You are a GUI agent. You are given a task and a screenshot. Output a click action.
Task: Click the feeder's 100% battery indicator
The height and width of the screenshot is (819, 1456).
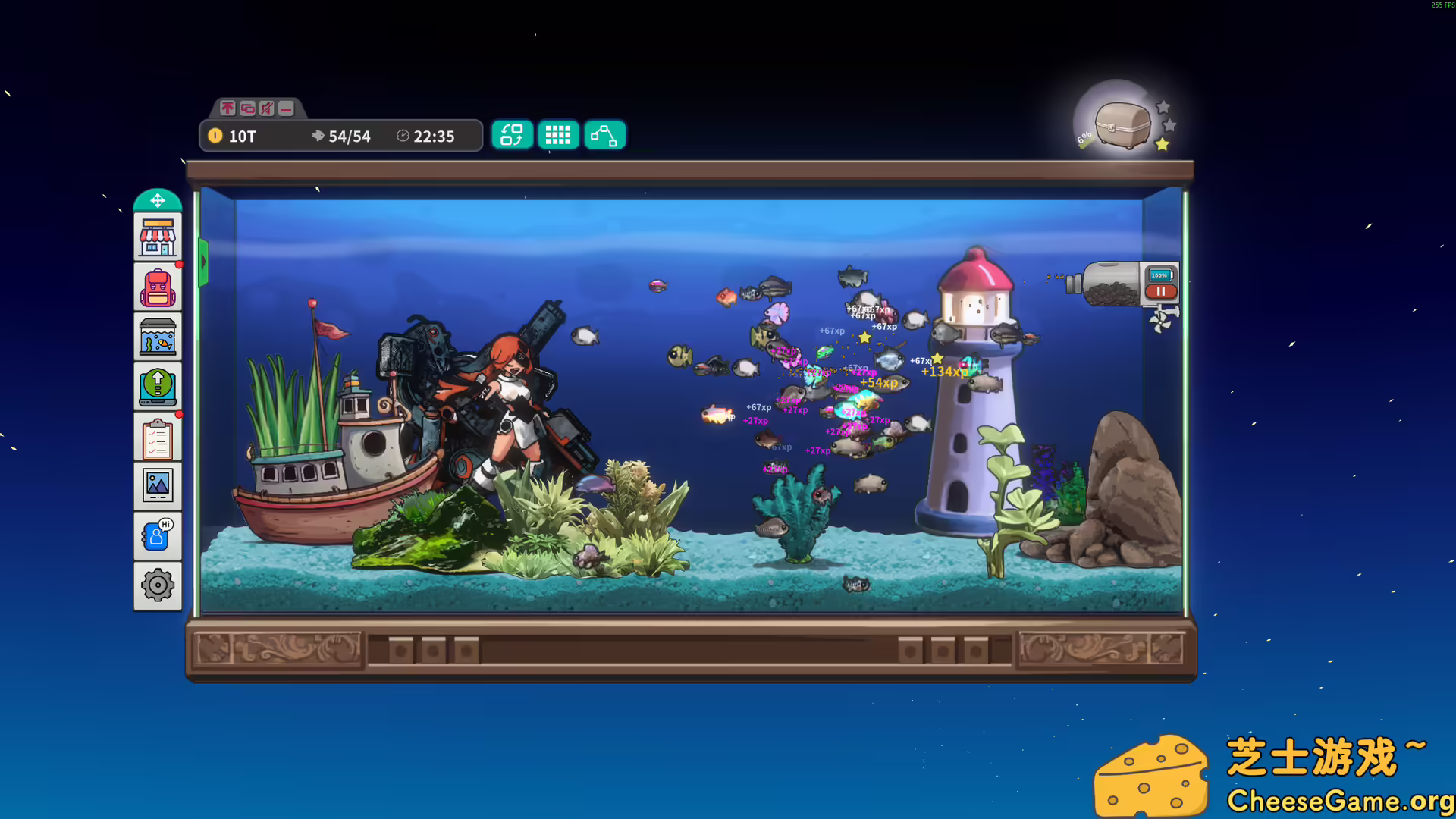[1159, 275]
